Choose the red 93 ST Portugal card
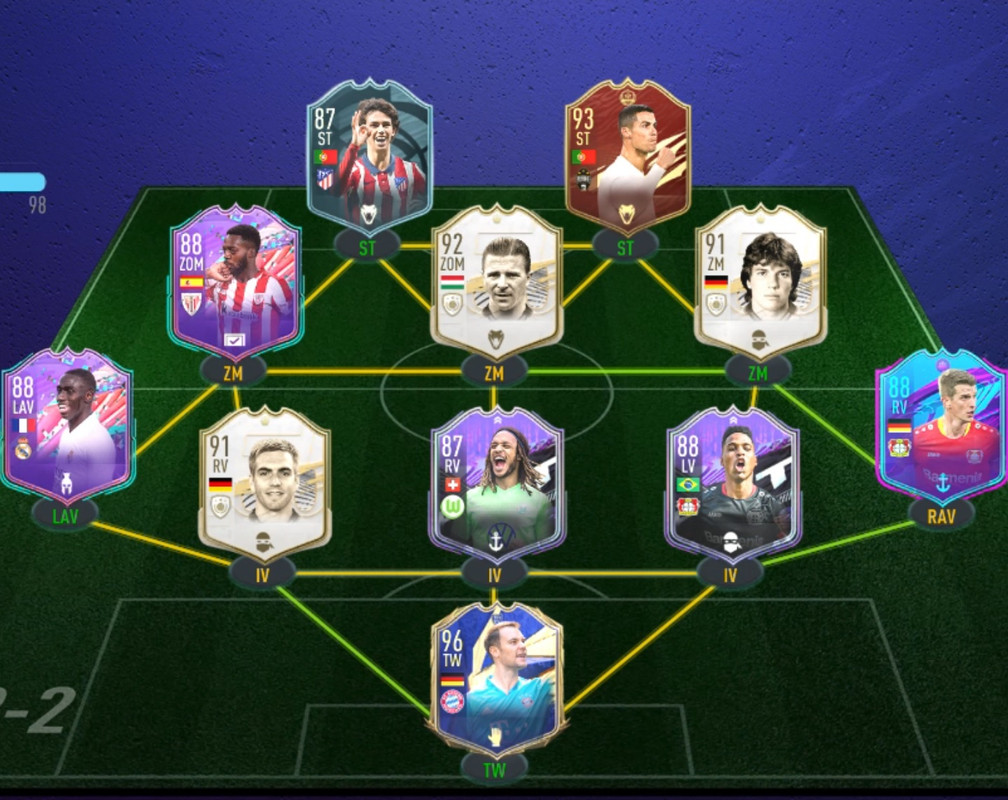1008x800 pixels. (x=627, y=155)
